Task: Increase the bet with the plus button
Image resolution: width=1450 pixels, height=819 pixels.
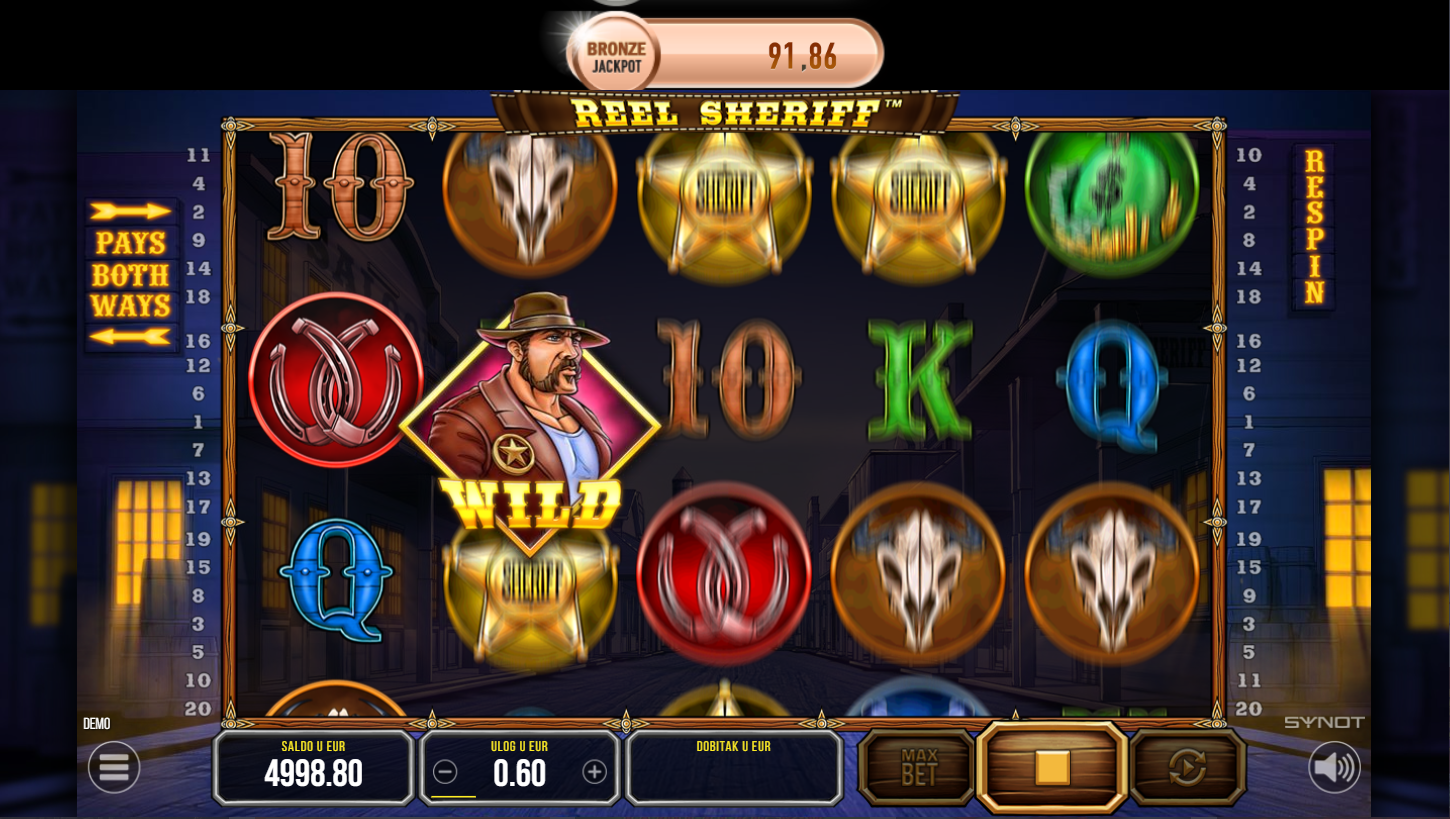Action: pyautogui.click(x=595, y=772)
